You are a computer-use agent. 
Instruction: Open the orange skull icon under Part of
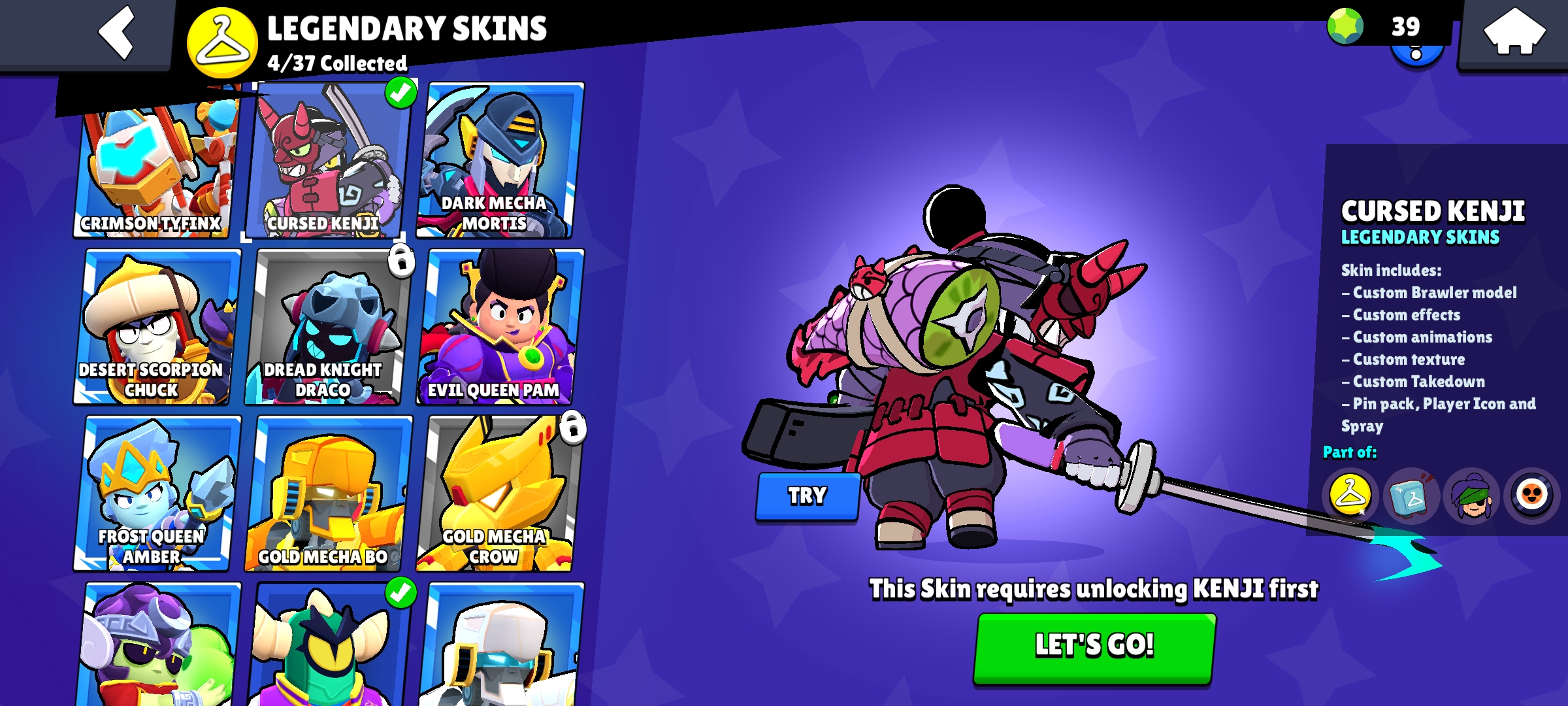click(x=1532, y=496)
